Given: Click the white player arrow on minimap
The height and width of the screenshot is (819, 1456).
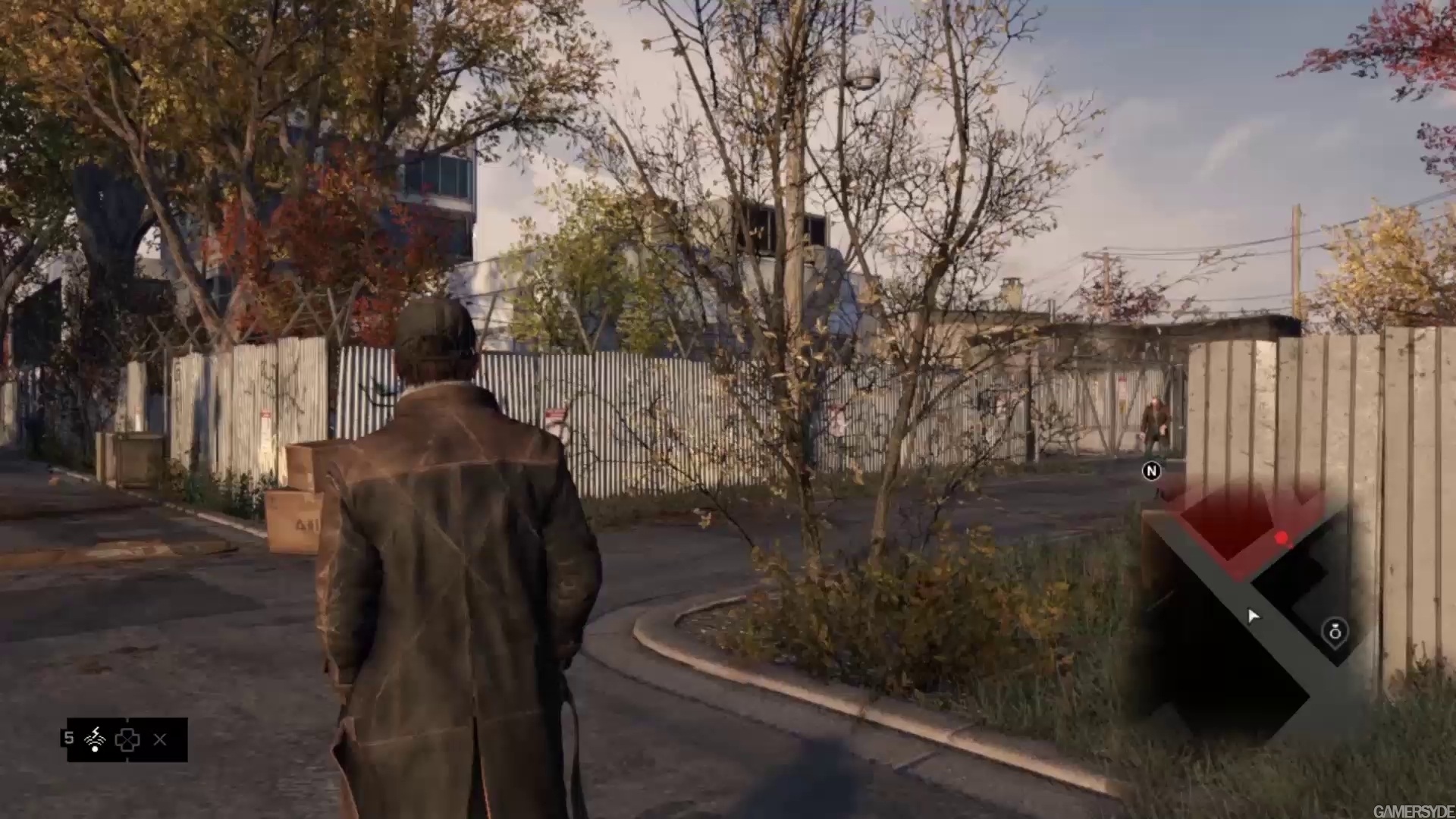Looking at the screenshot, I should (1252, 616).
